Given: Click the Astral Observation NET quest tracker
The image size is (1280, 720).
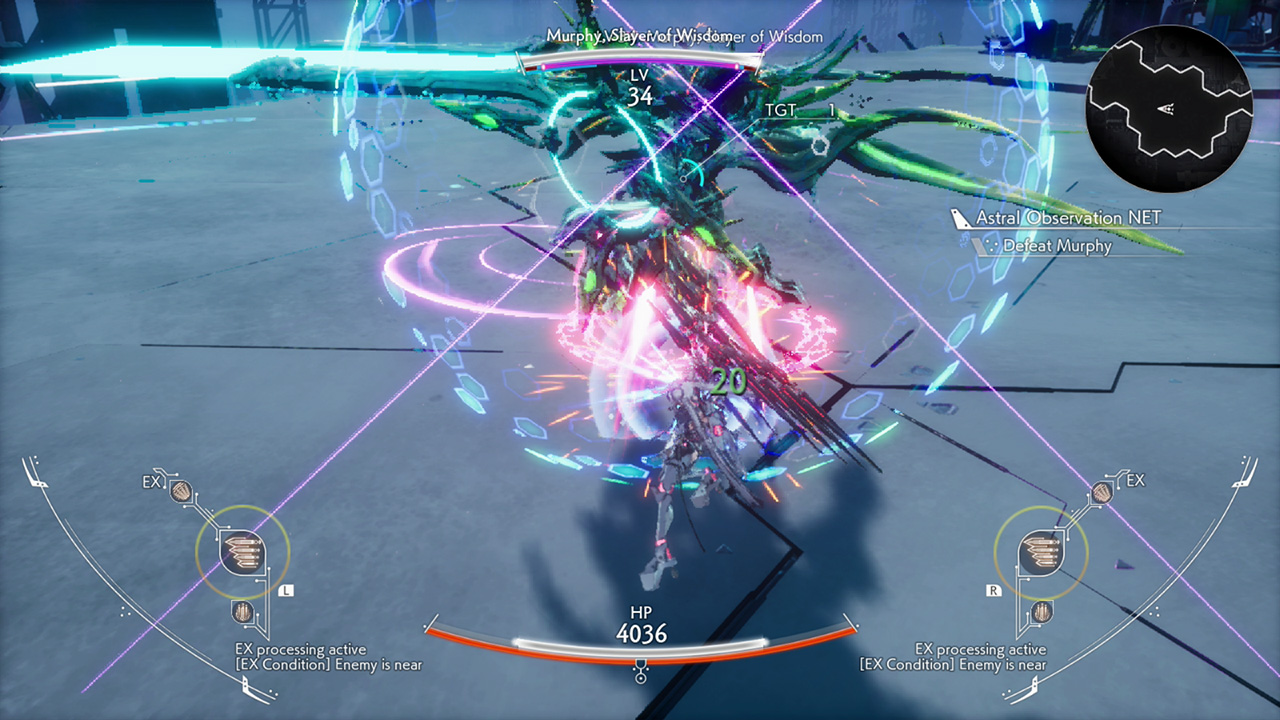Looking at the screenshot, I should 1068,218.
